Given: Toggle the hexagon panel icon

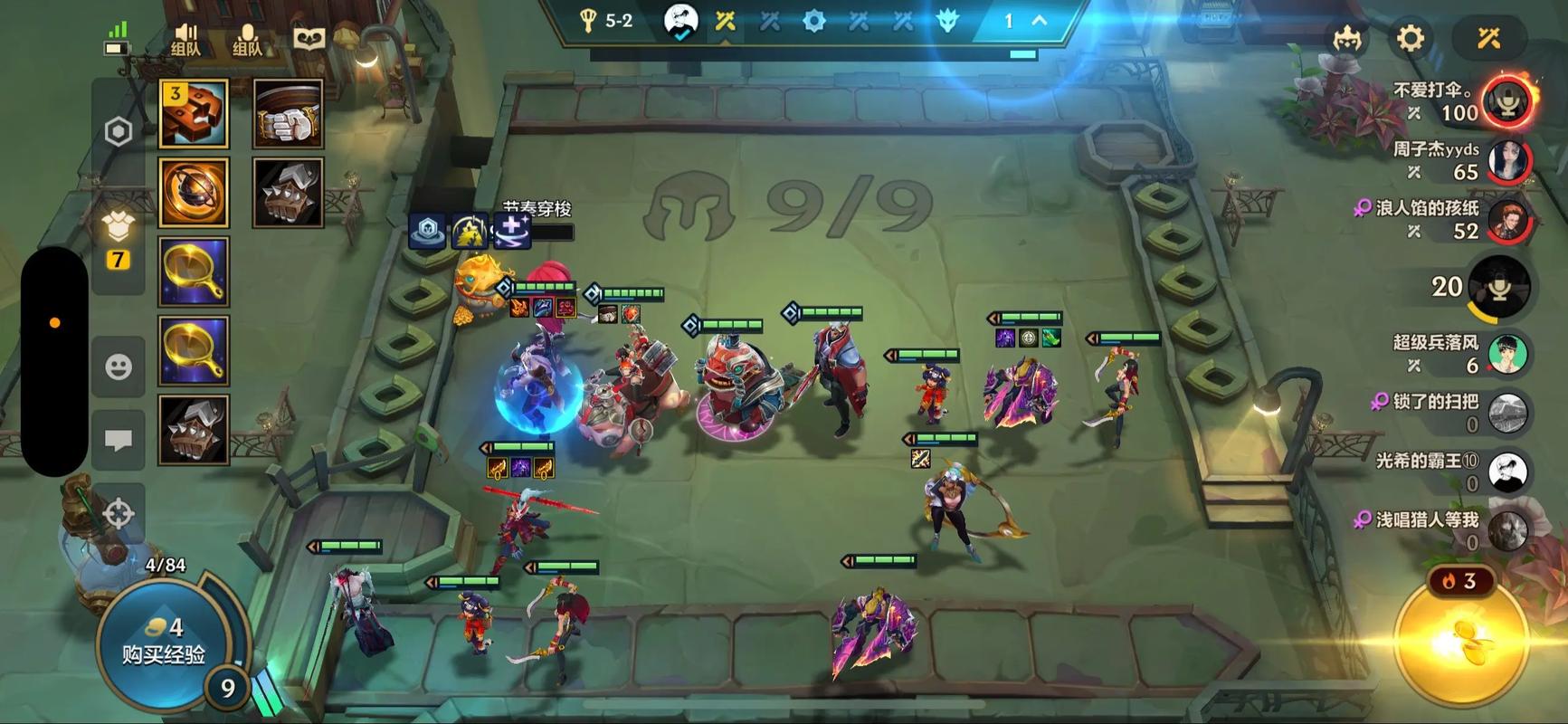Looking at the screenshot, I should pyautogui.click(x=119, y=132).
